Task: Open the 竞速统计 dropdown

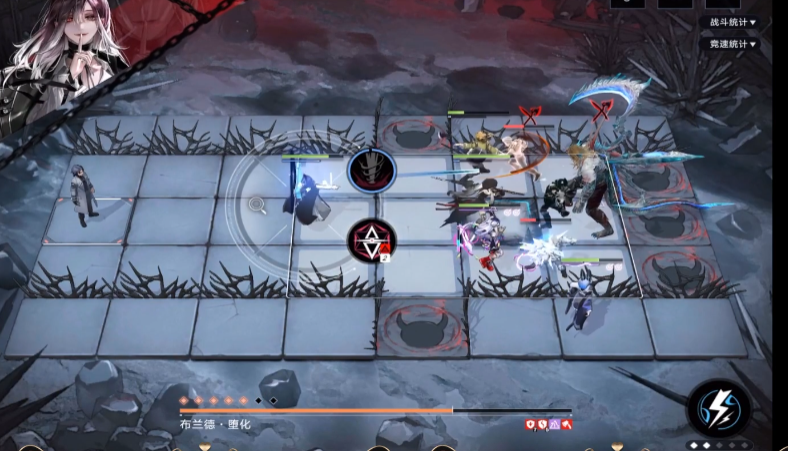Action: click(733, 44)
